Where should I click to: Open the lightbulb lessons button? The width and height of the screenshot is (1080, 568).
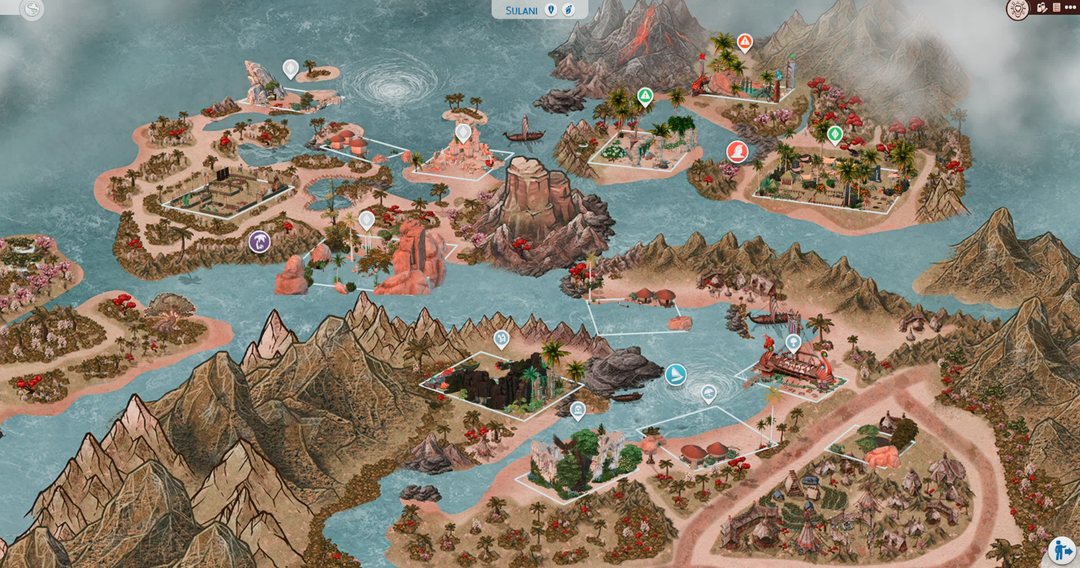click(1017, 9)
